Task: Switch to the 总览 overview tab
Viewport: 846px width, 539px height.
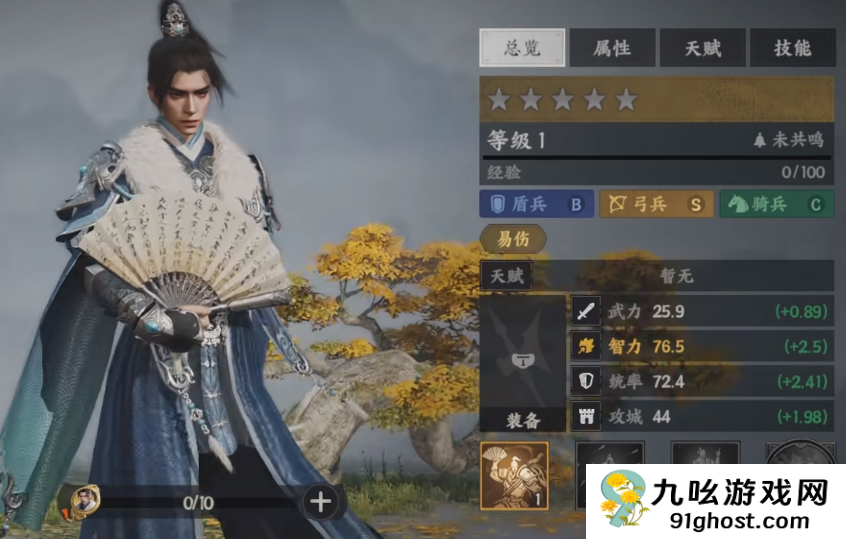Action: pos(522,47)
